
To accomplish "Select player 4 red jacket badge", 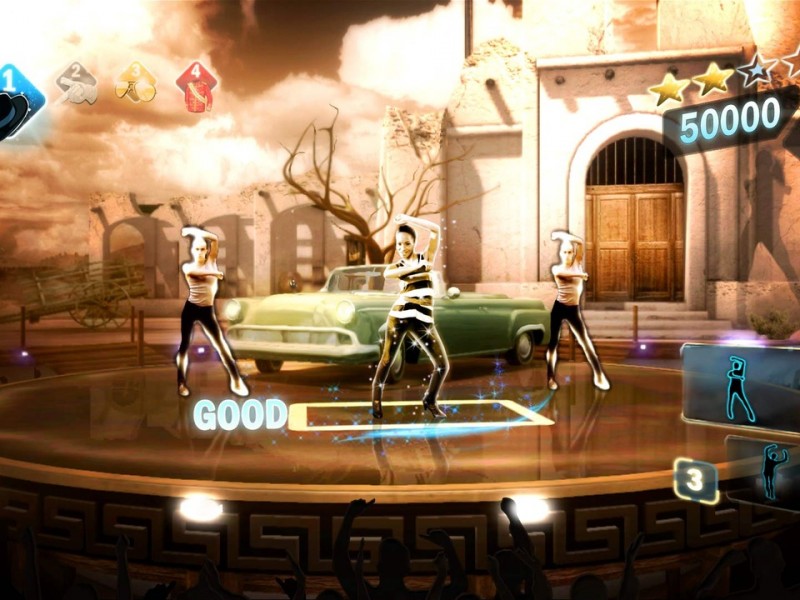I will [x=197, y=84].
